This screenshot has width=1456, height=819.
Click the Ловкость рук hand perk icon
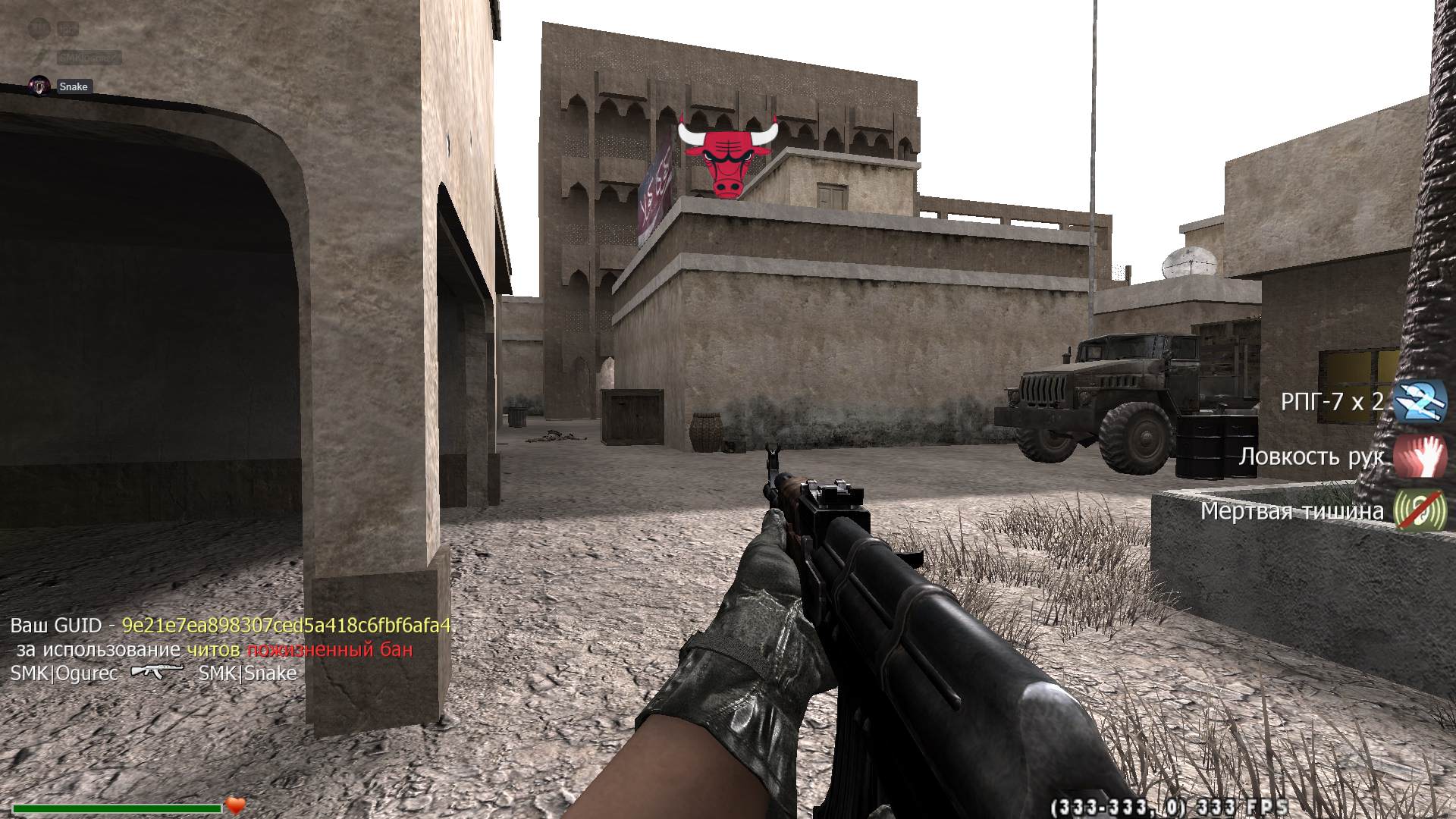click(1420, 456)
